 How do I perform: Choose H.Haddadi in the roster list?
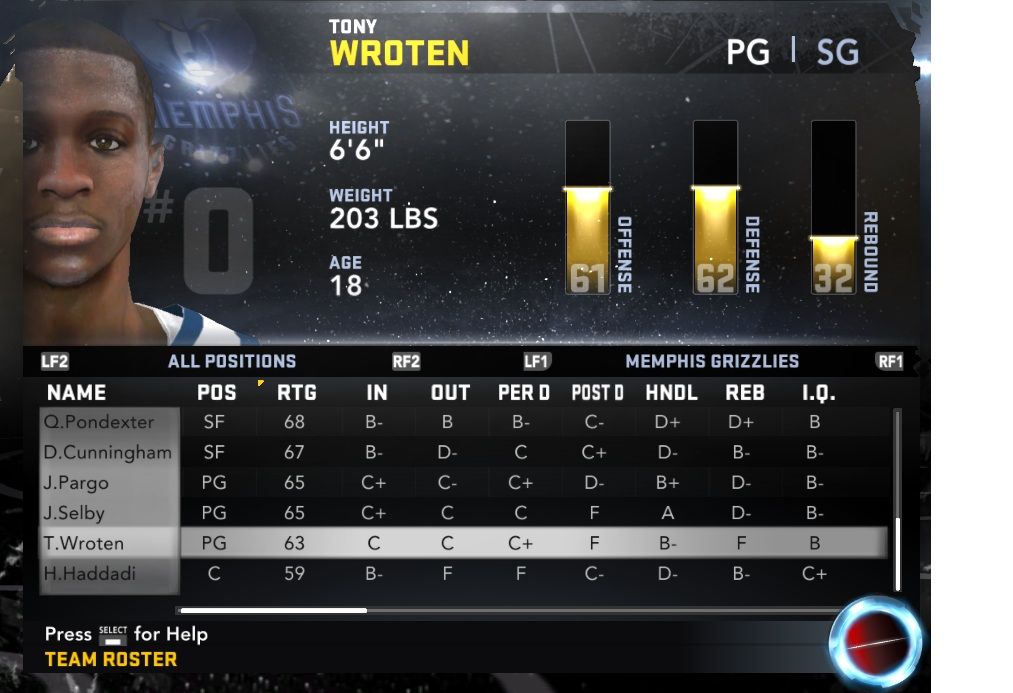tap(90, 574)
